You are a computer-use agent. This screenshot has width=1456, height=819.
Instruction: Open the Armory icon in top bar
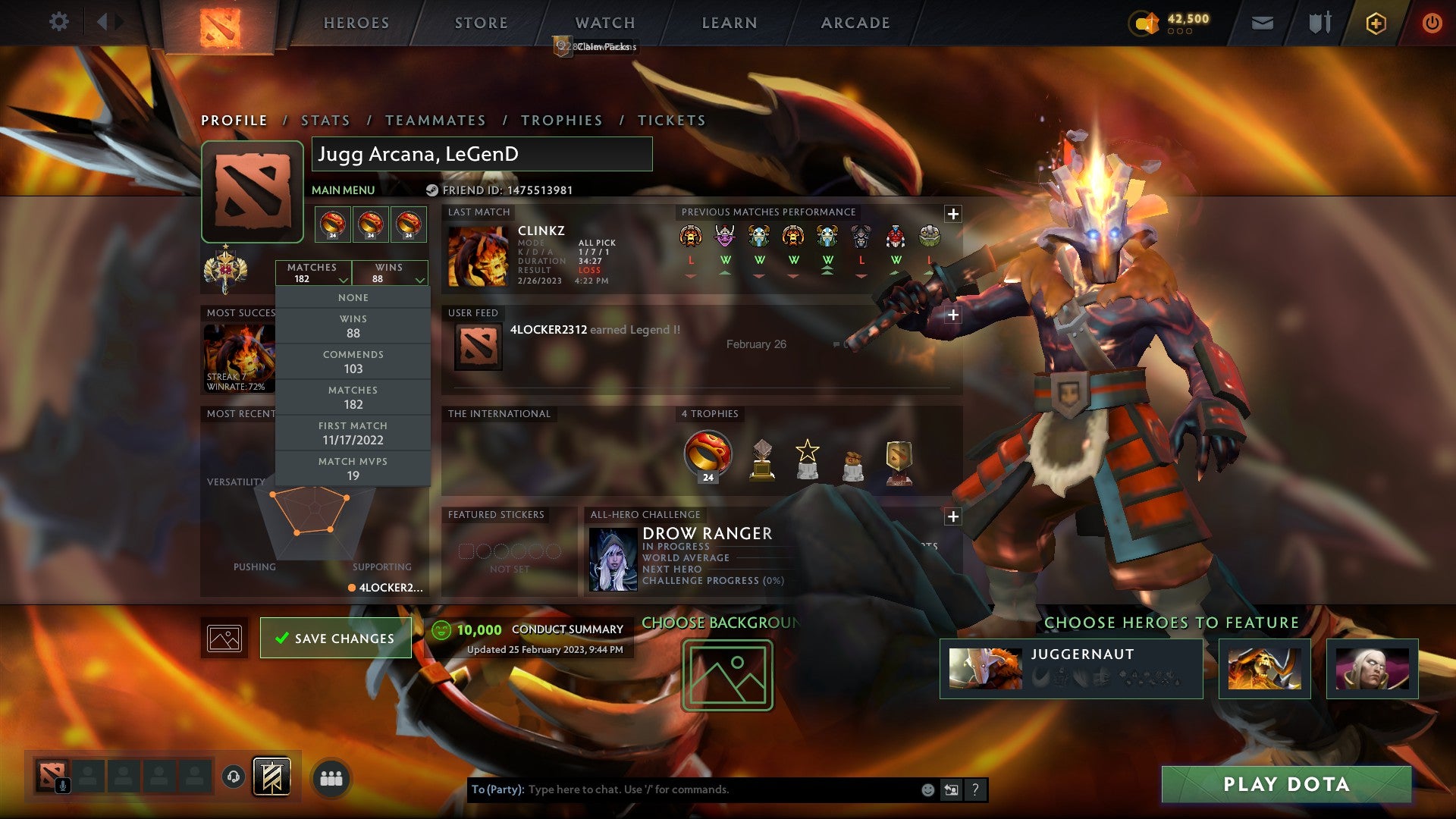click(x=1319, y=22)
